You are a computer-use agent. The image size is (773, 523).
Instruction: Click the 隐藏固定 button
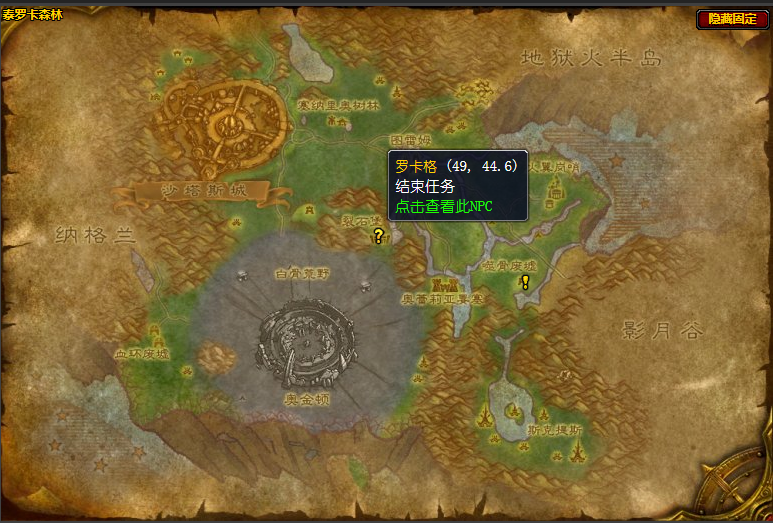pos(732,18)
